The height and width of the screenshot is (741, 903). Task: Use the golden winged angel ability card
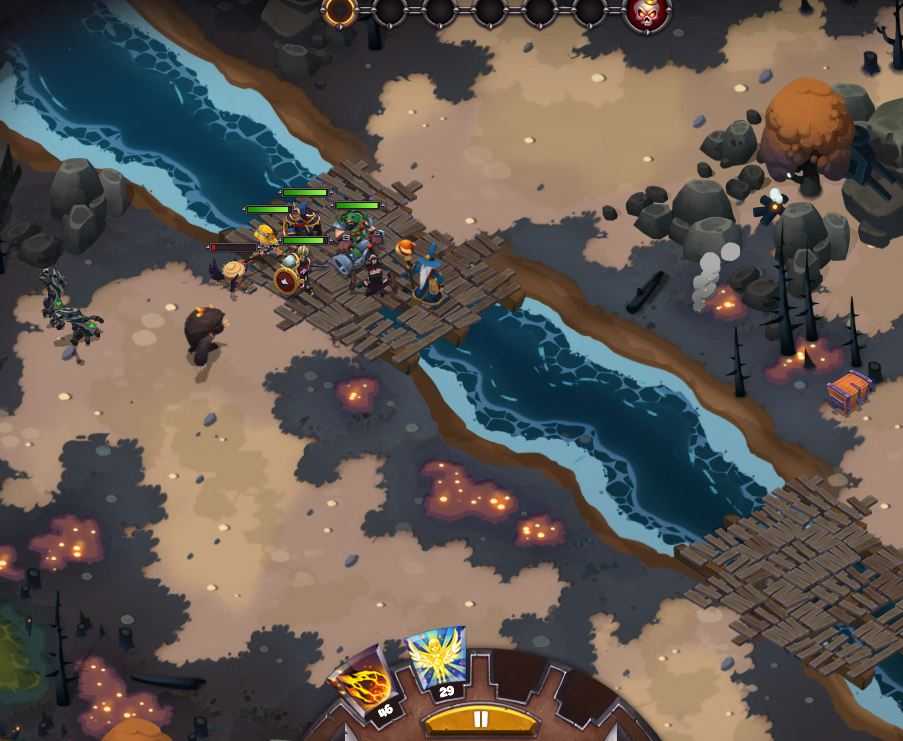[438, 658]
